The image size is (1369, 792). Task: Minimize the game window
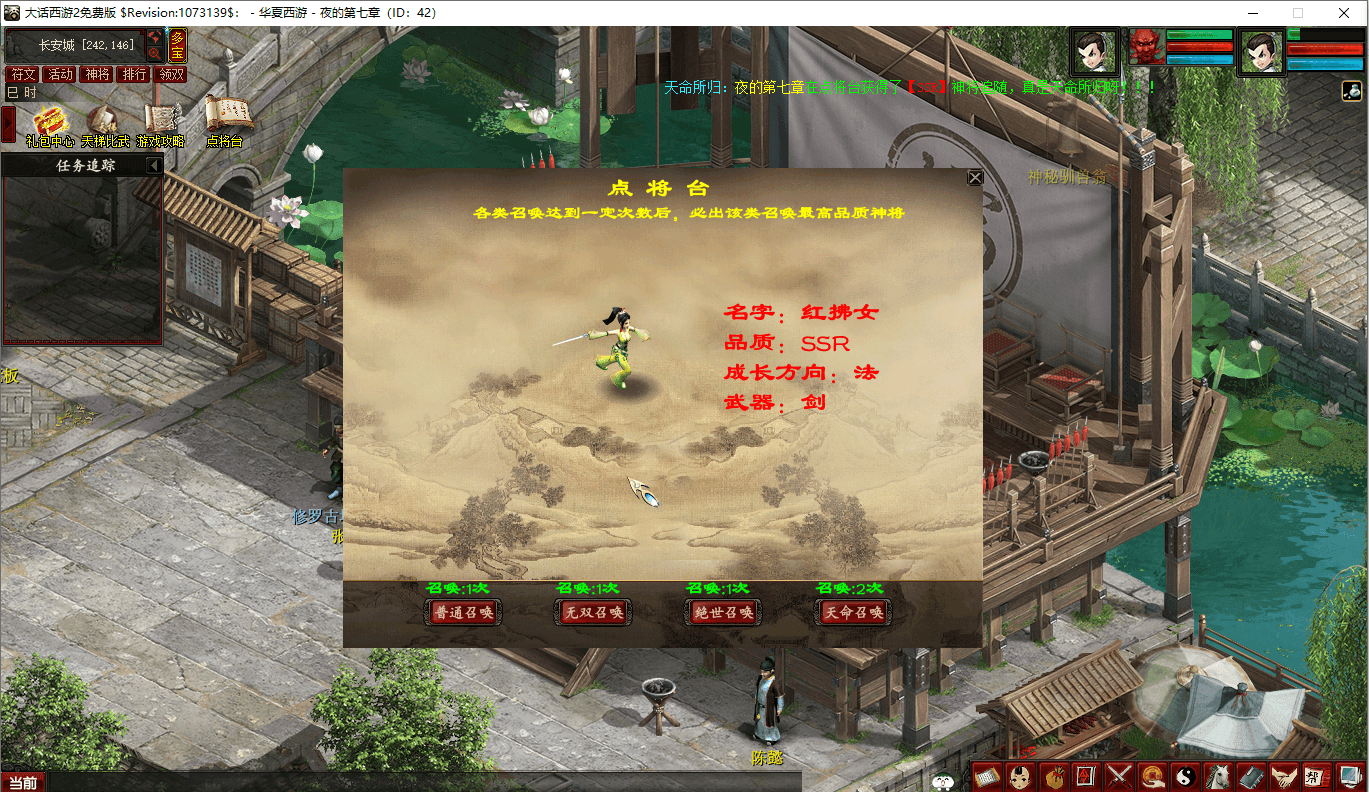(1251, 13)
